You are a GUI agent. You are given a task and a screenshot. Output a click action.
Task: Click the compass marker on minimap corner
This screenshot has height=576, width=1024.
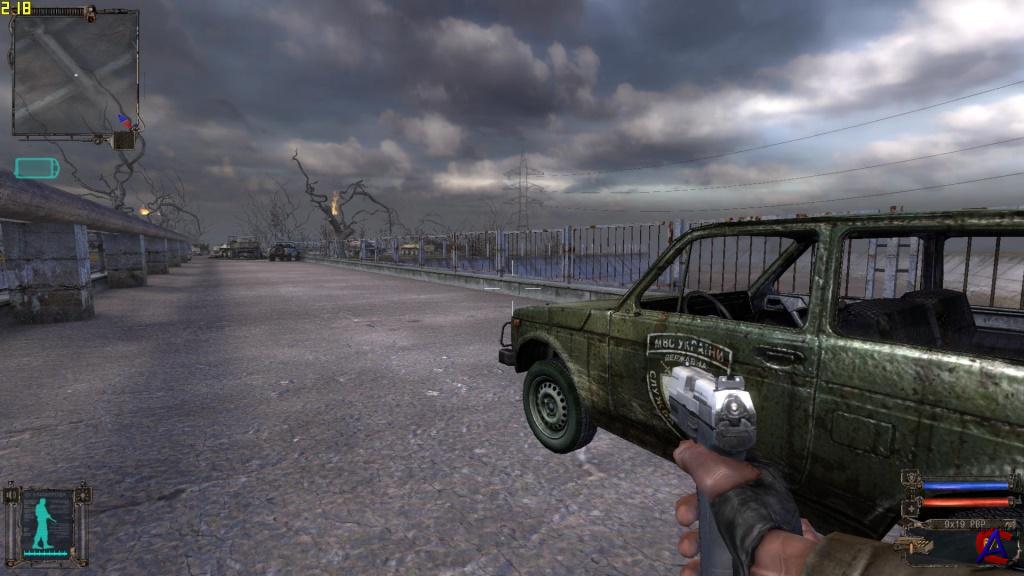pos(124,121)
